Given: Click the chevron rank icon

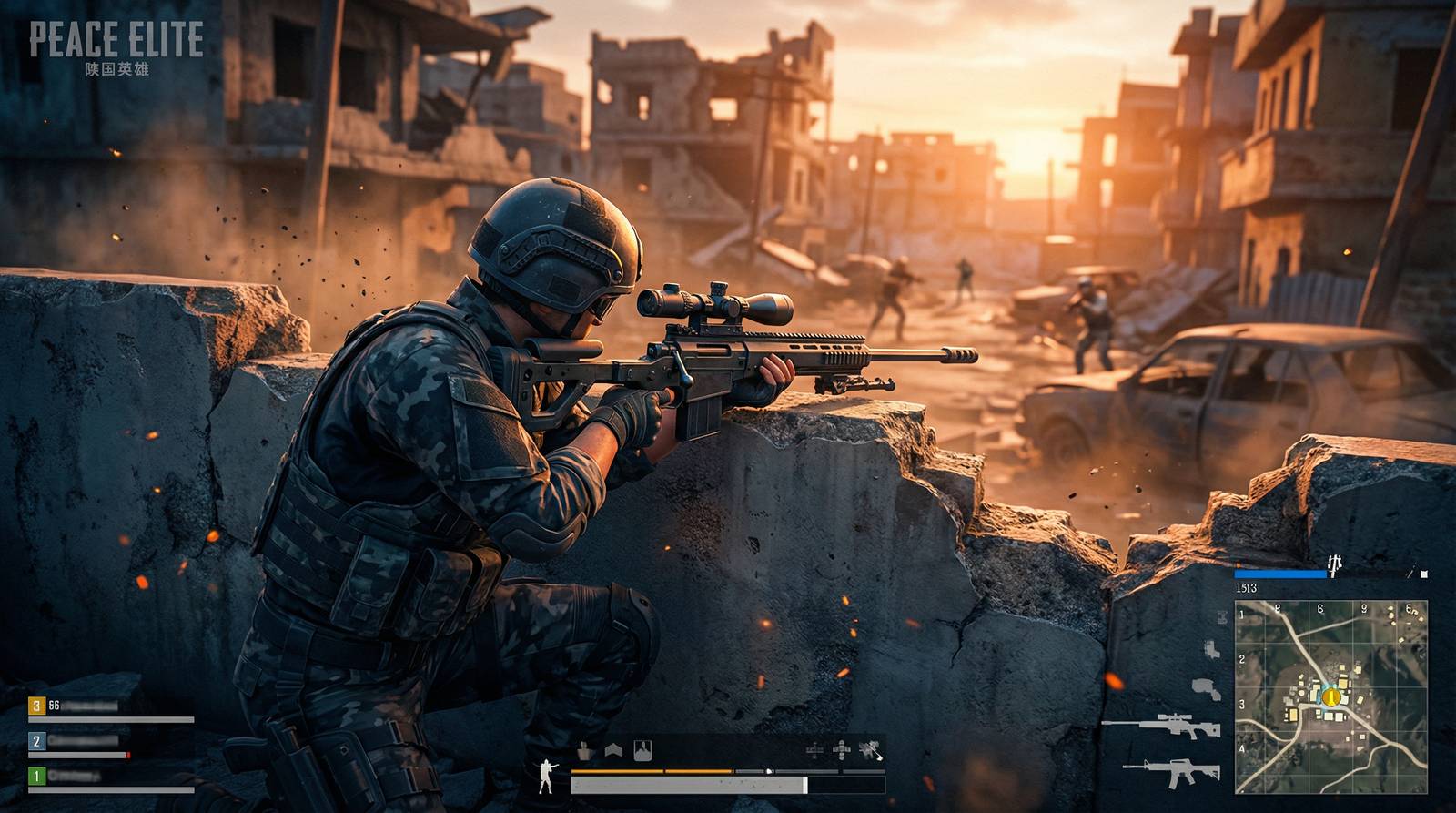Looking at the screenshot, I should tap(613, 750).
